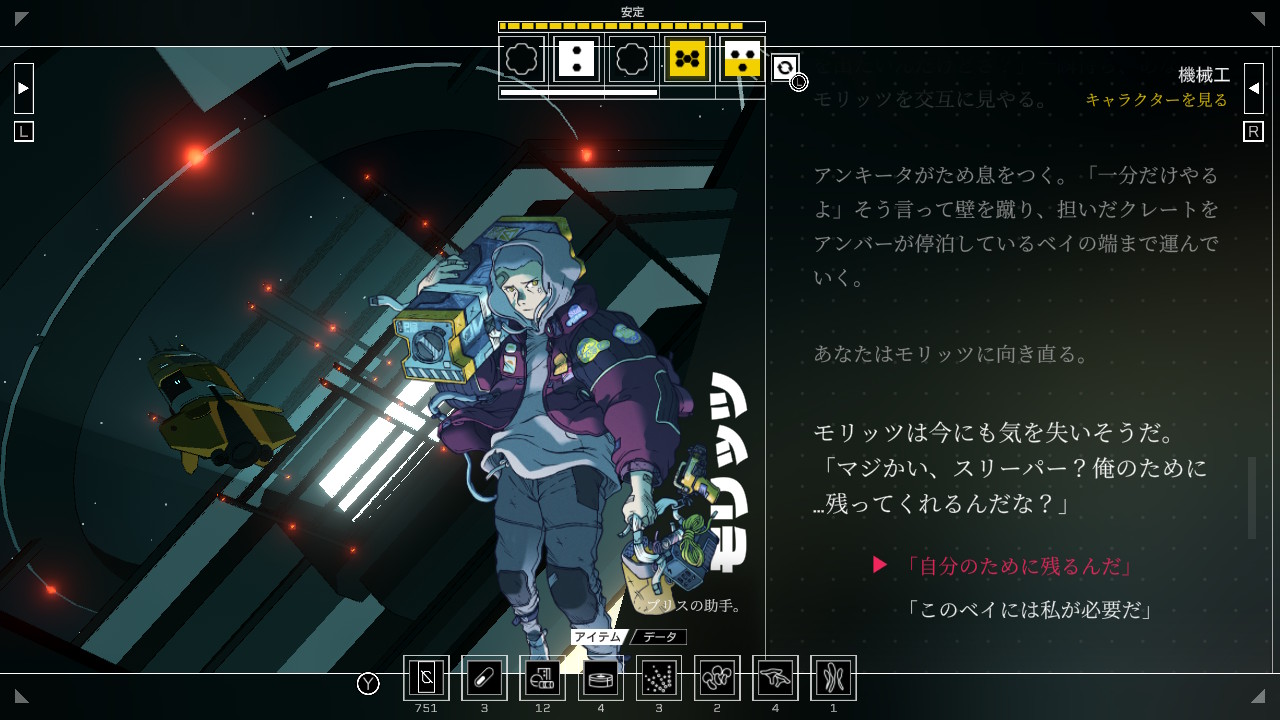Select the yellow glitched die in the dice bar
1280x720 pixels.
pyautogui.click(x=688, y=60)
